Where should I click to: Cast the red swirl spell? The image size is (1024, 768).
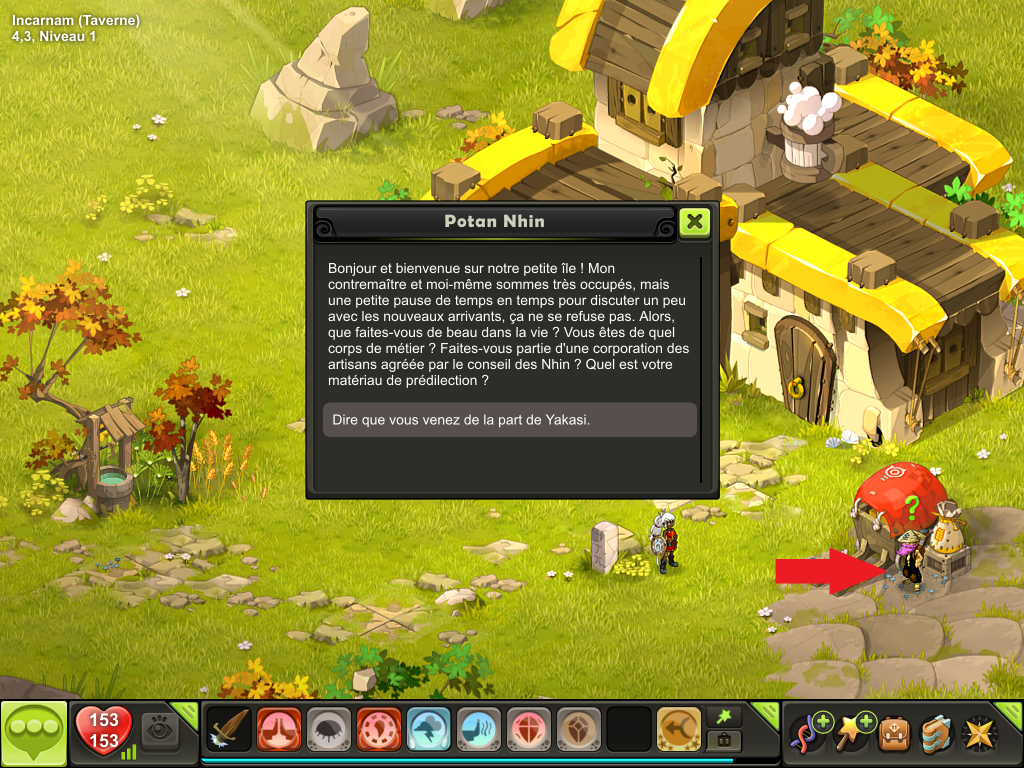pos(378,729)
